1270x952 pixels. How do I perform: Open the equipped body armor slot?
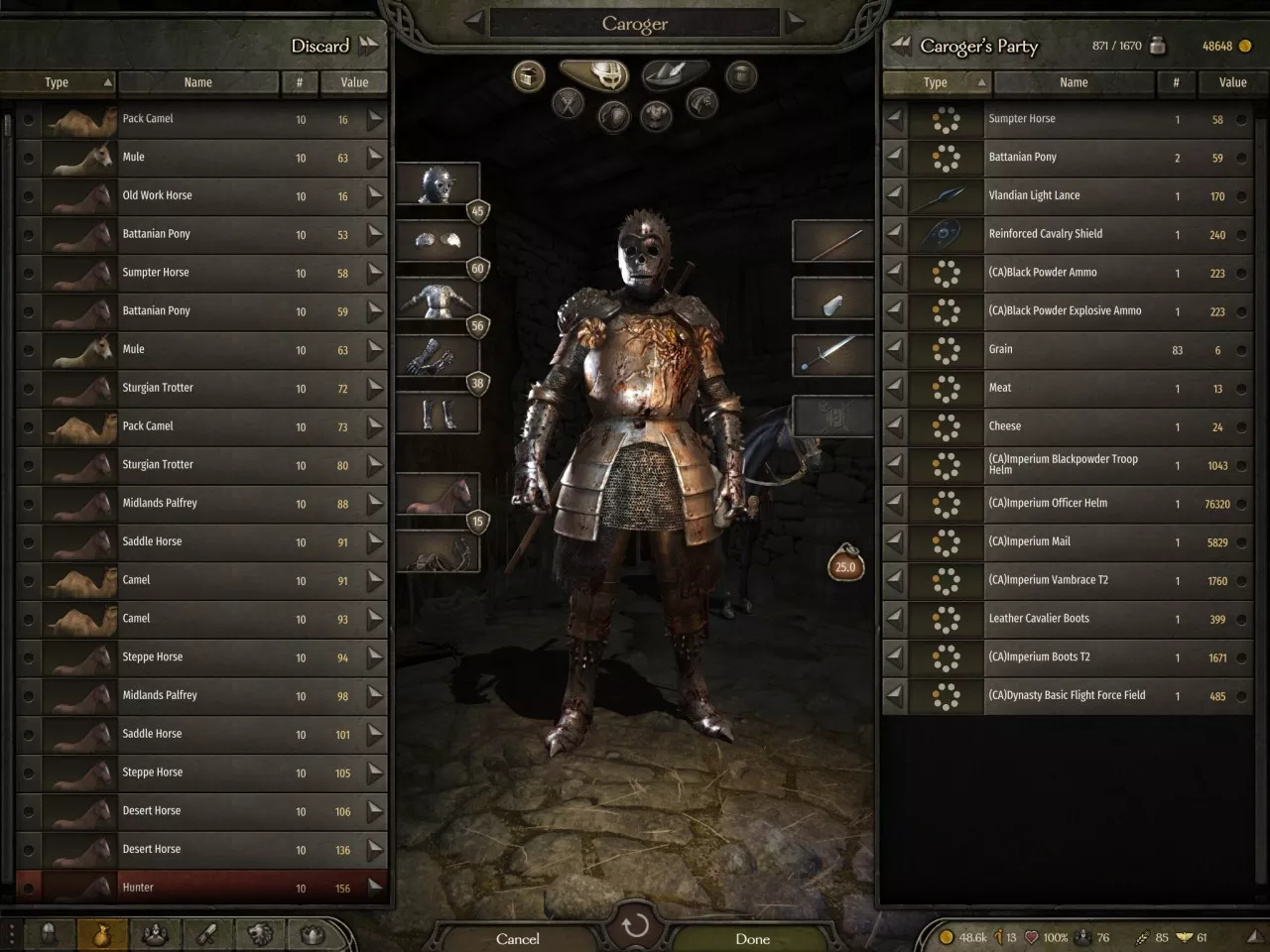438,300
